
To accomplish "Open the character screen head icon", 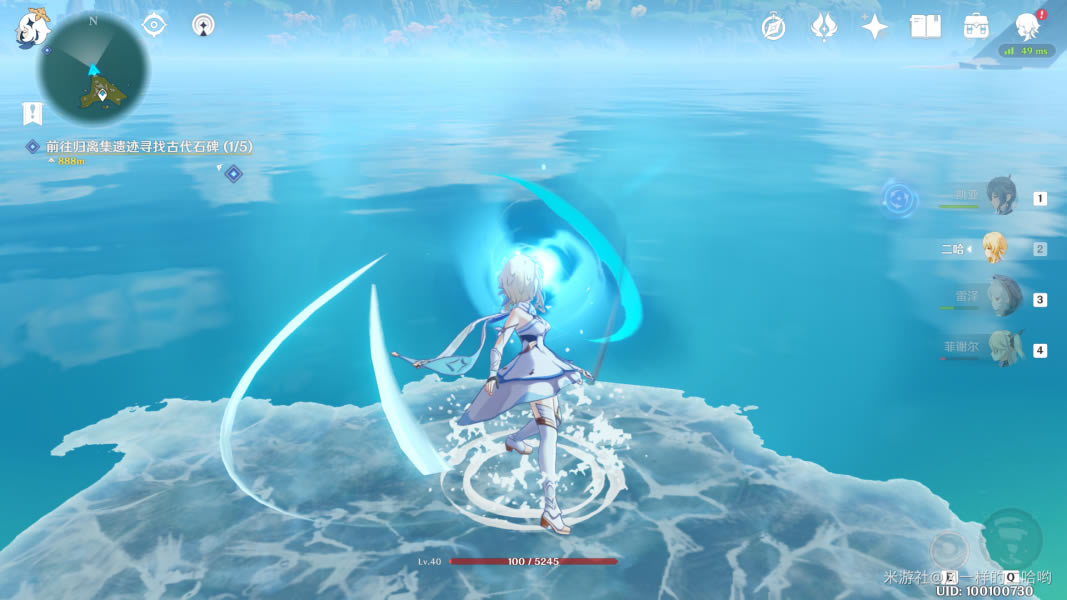I will click(1027, 27).
